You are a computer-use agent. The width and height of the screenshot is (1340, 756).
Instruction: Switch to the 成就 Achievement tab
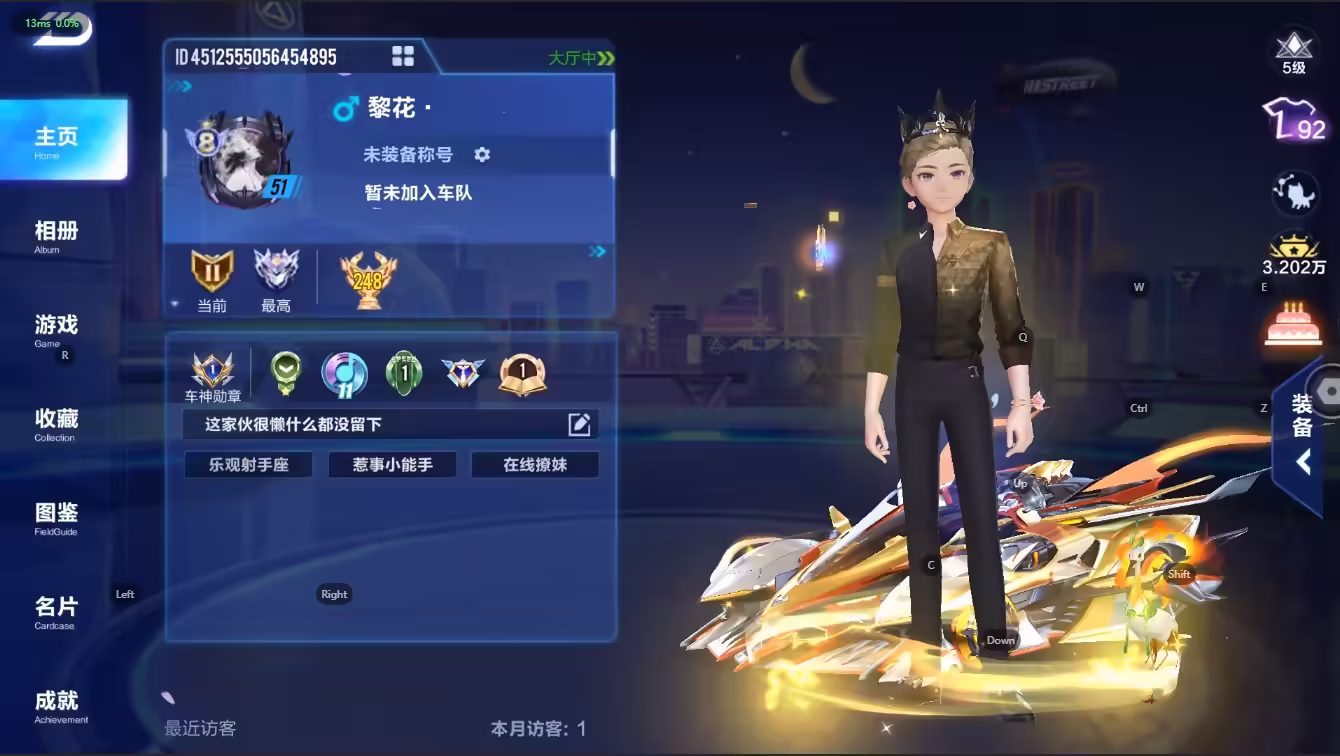point(57,705)
